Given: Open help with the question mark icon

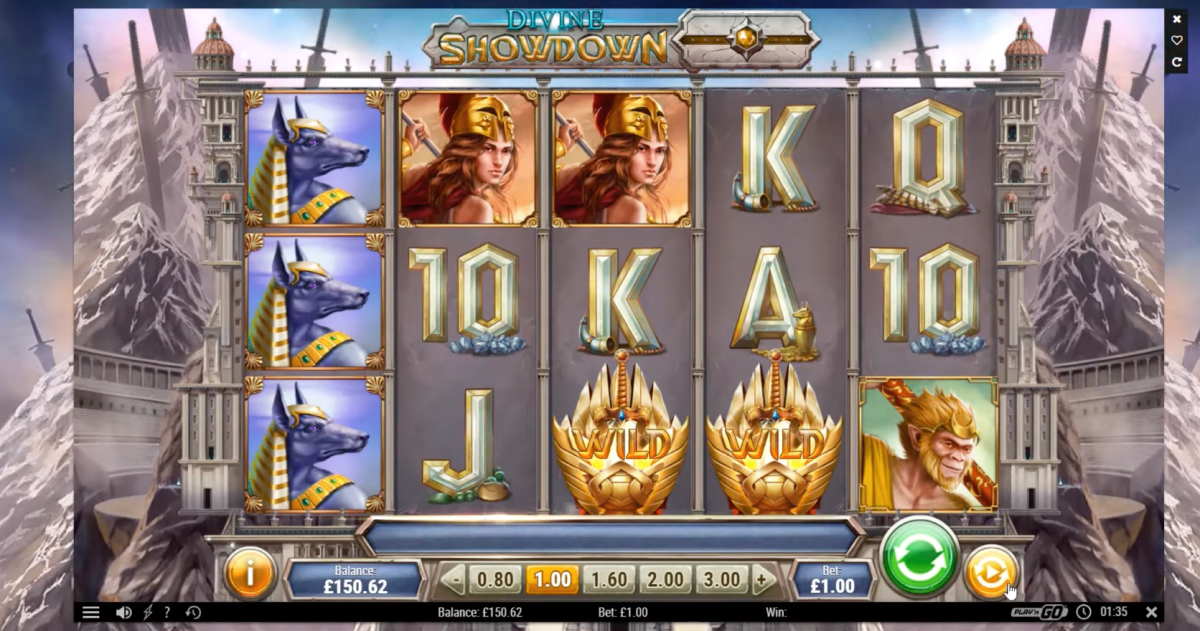Looking at the screenshot, I should point(167,612).
